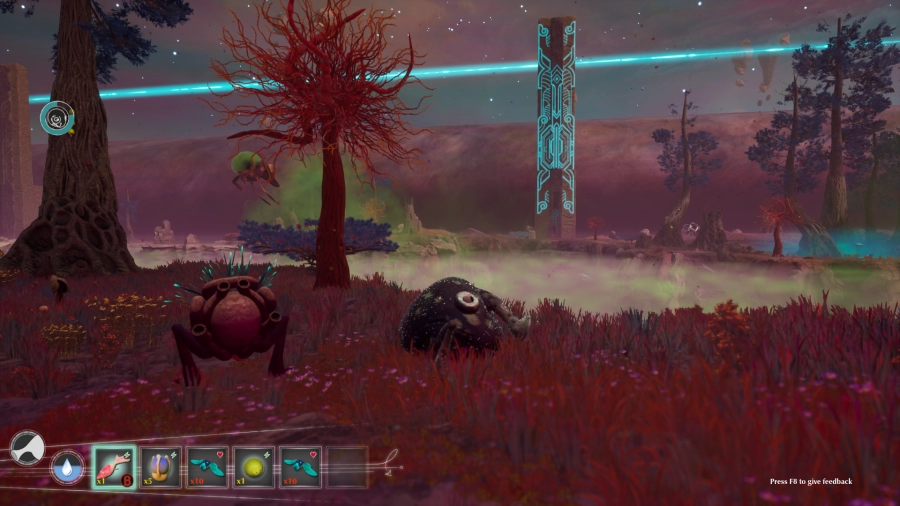
Task: Choose the orange bulb item with x5
Action: (x=161, y=466)
